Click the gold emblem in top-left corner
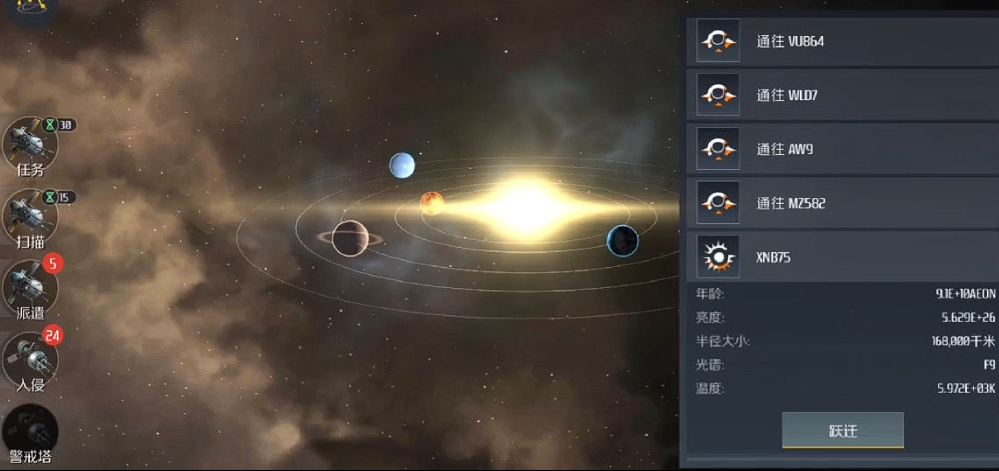The image size is (999, 471). [16, 7]
